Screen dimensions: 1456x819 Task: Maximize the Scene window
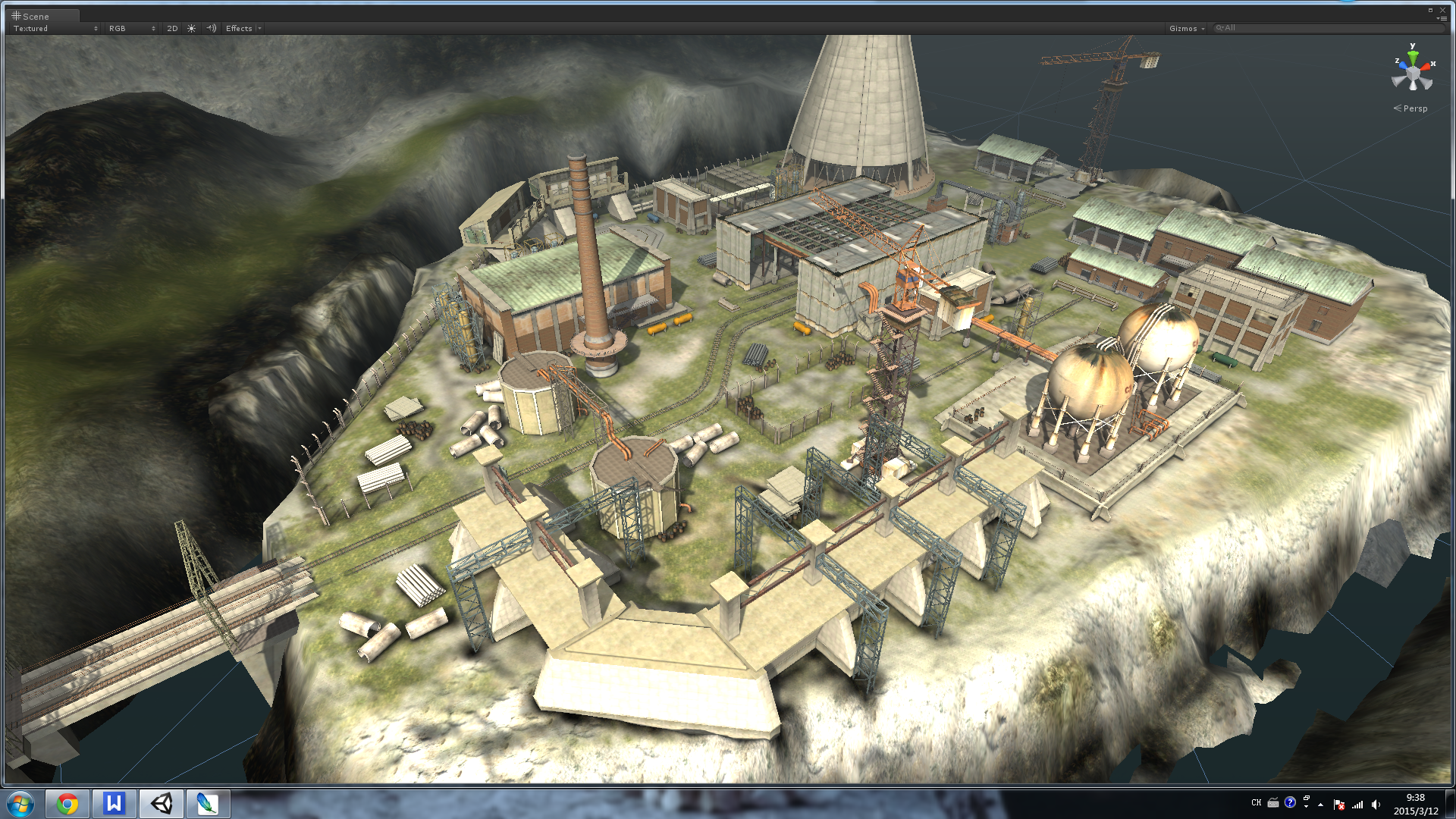(1430, 10)
